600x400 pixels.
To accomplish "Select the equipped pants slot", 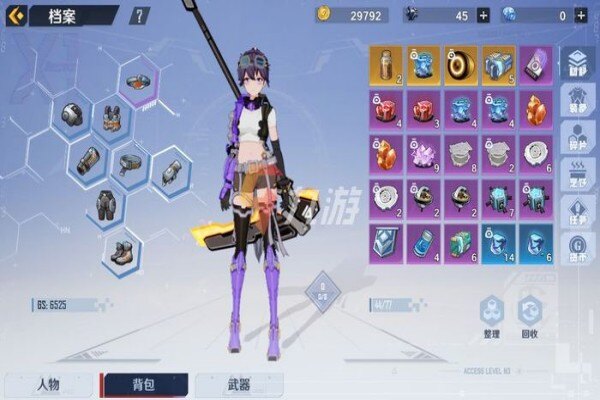I will 103,207.
